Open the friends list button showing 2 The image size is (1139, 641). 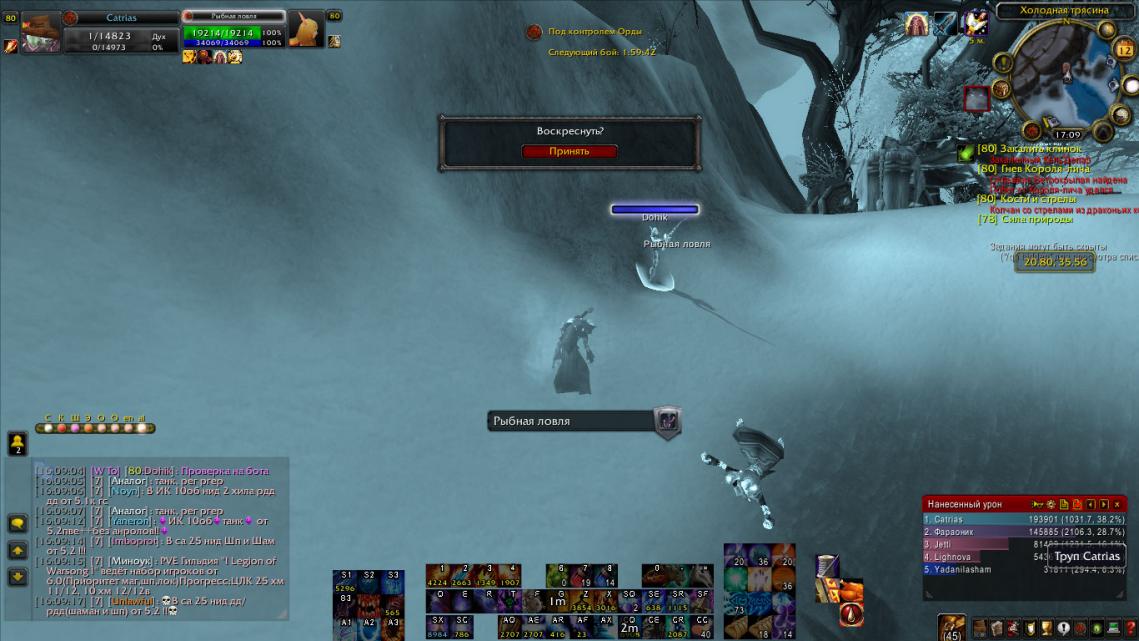click(17, 443)
